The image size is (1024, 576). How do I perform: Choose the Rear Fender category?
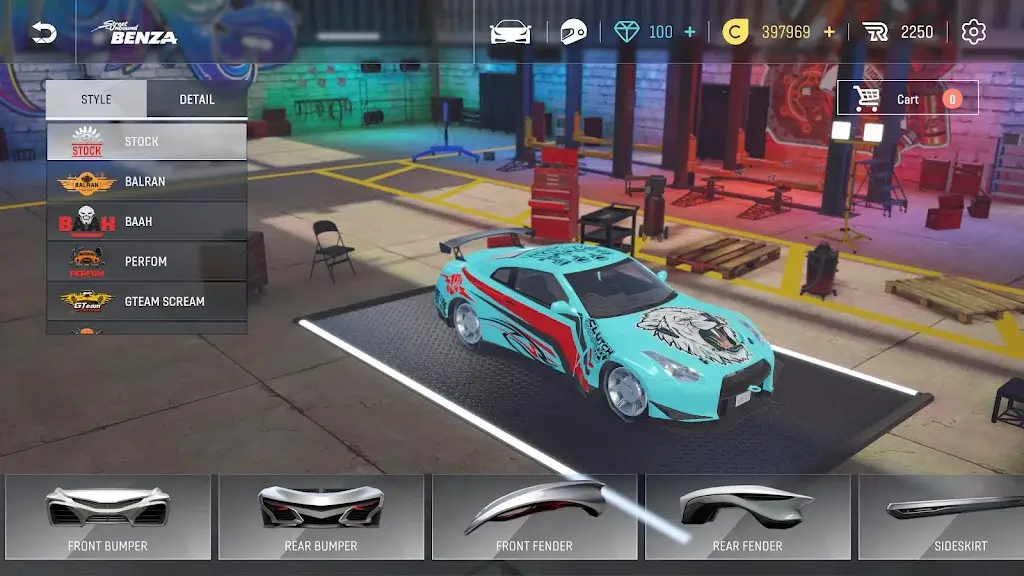(747, 516)
